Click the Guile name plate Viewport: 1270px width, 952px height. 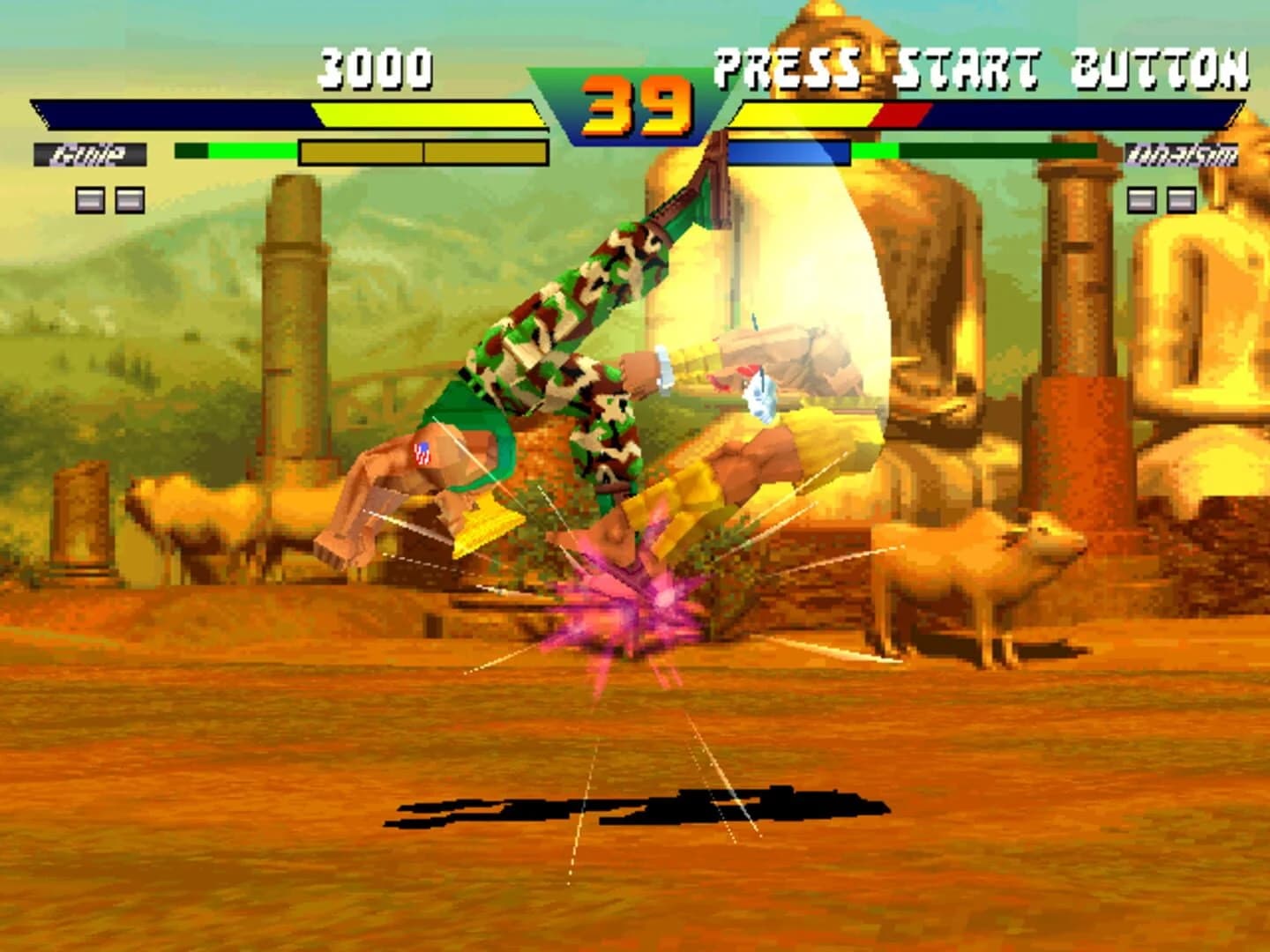[x=91, y=152]
